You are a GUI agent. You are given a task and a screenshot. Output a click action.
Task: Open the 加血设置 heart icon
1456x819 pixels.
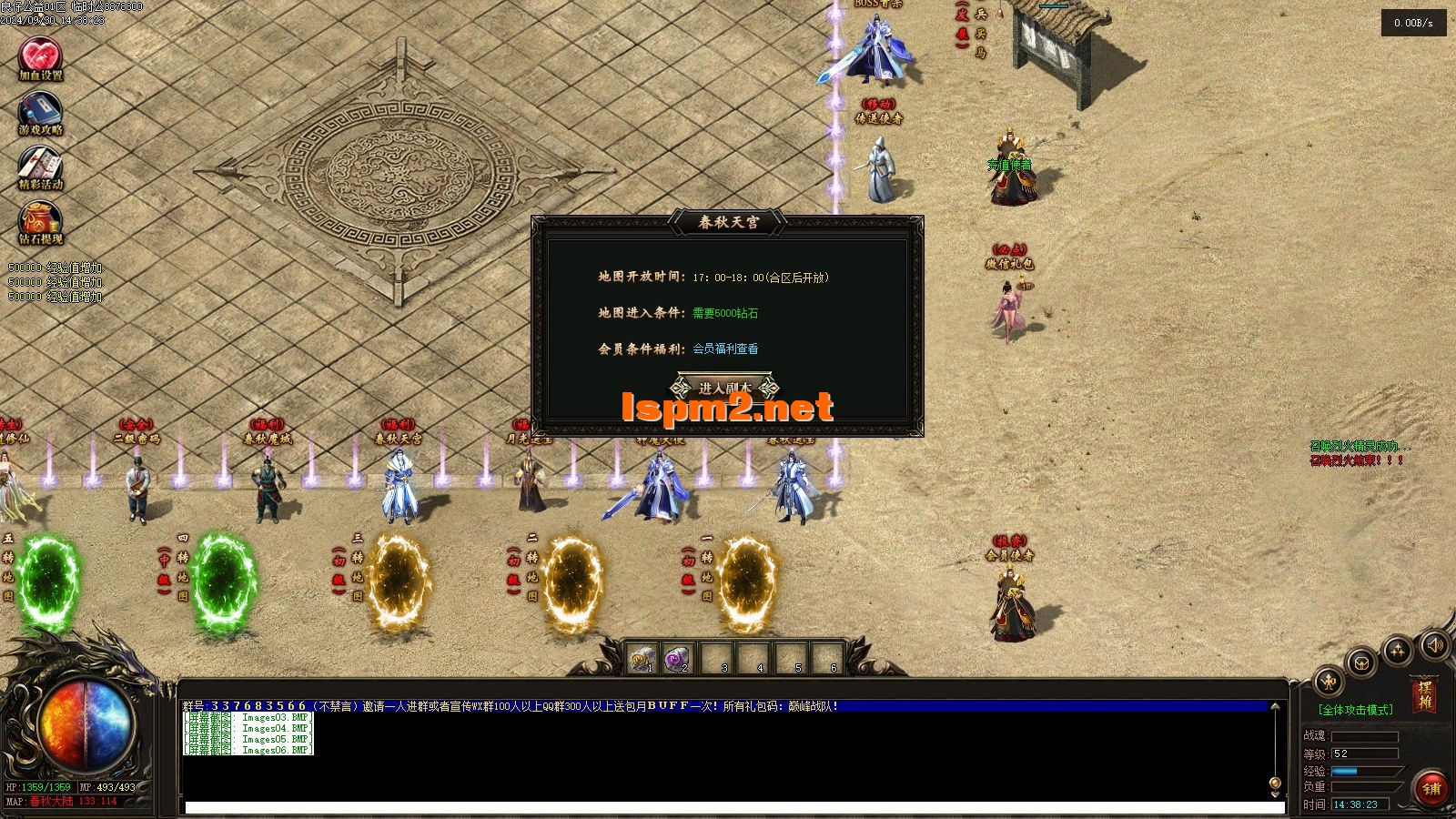coord(40,56)
